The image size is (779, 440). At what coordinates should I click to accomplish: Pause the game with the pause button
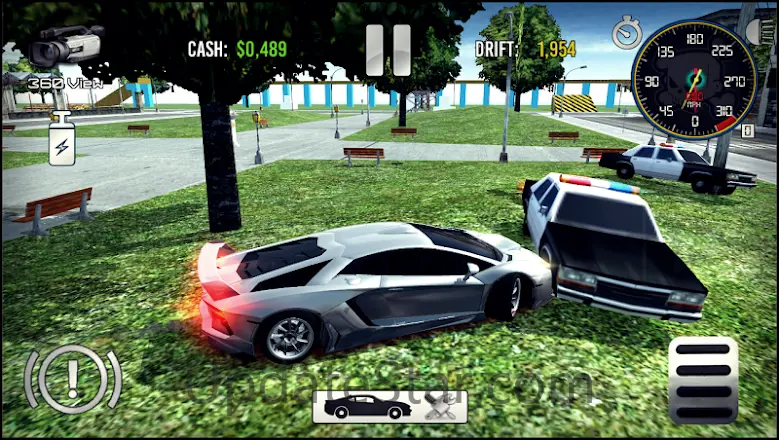pos(388,49)
